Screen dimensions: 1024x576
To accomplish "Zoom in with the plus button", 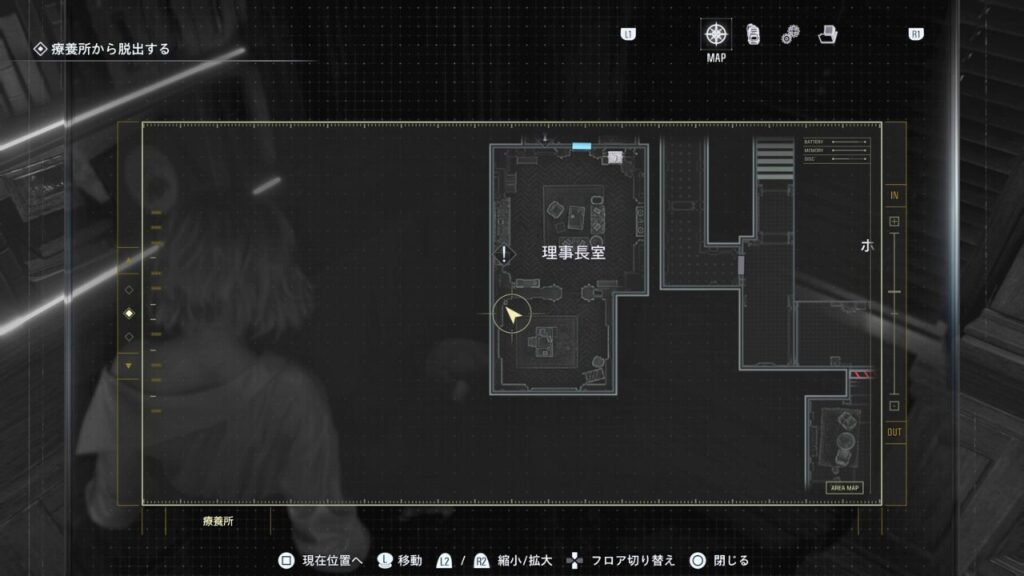I will (x=894, y=221).
